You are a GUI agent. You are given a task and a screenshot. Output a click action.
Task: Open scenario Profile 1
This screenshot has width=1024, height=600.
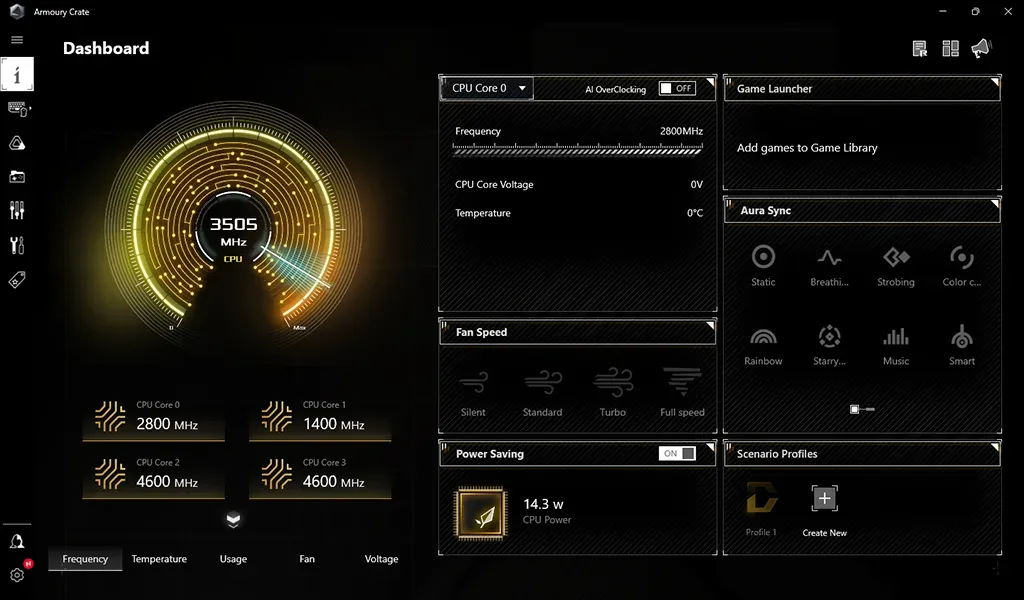click(761, 509)
